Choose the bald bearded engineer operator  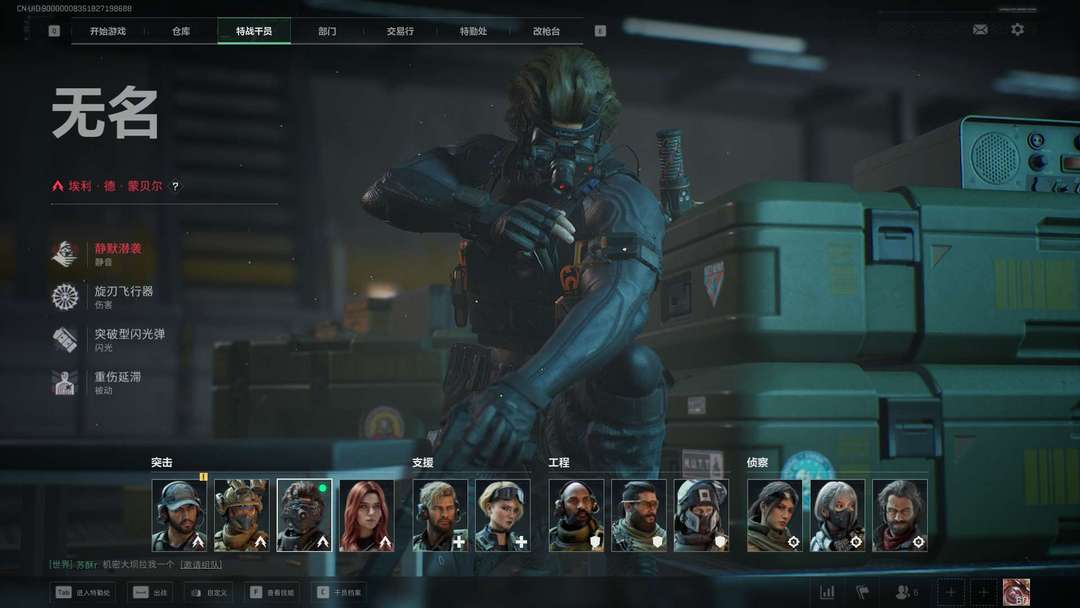point(576,515)
